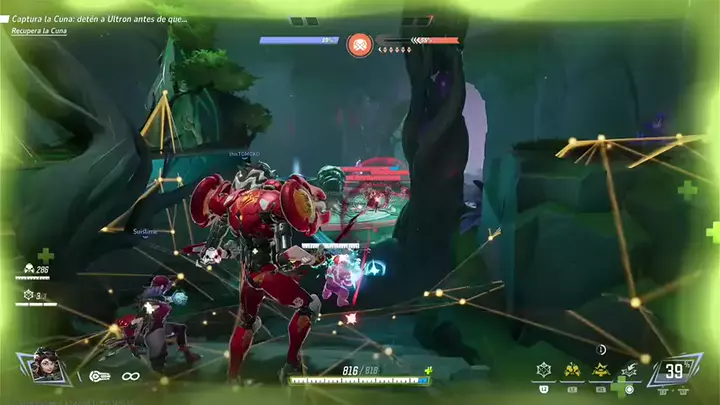Open the 'Captura la Cuna' objective tracker
Image resolution: width=720 pixels, height=405 pixels.
coord(99,19)
